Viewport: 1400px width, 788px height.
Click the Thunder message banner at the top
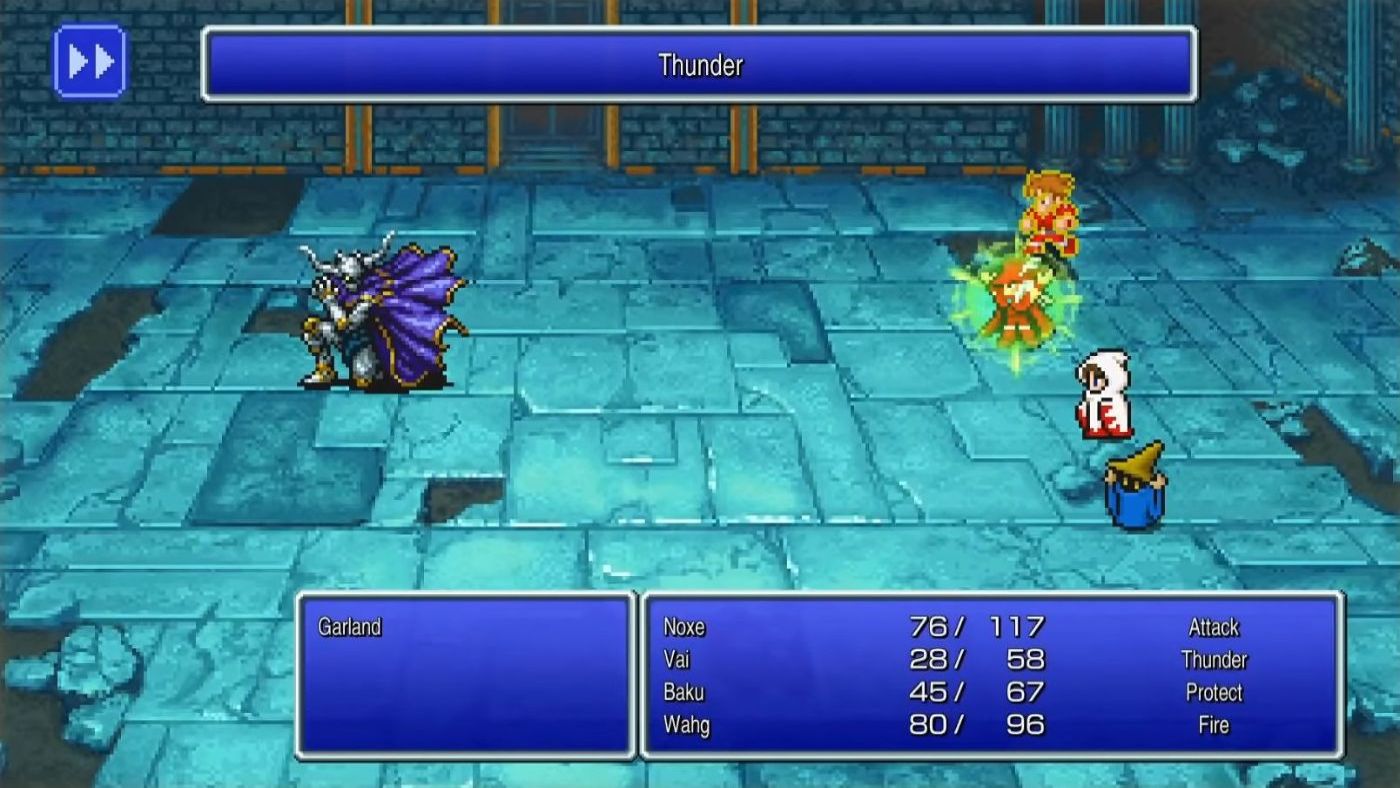[x=700, y=66]
